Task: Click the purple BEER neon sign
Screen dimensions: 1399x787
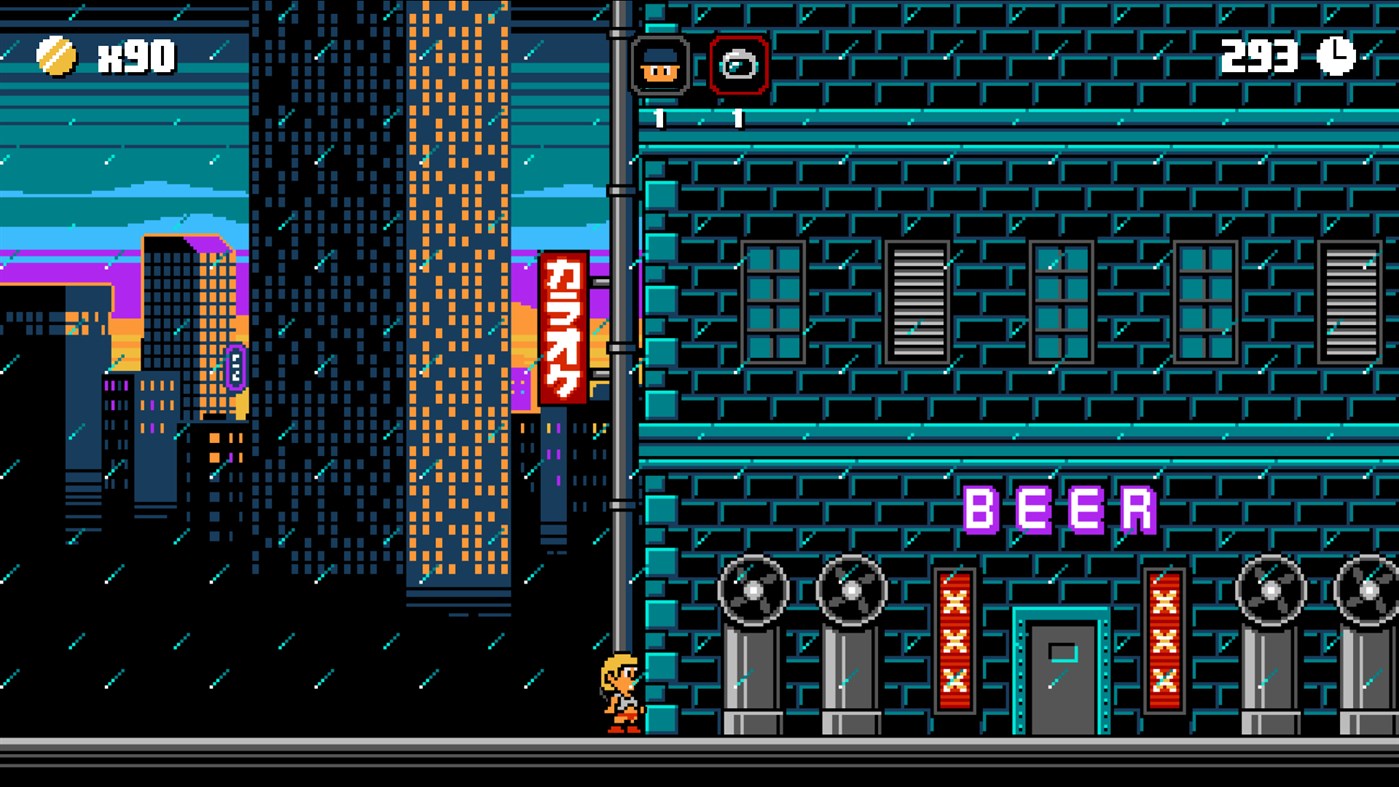Action: (x=1060, y=508)
